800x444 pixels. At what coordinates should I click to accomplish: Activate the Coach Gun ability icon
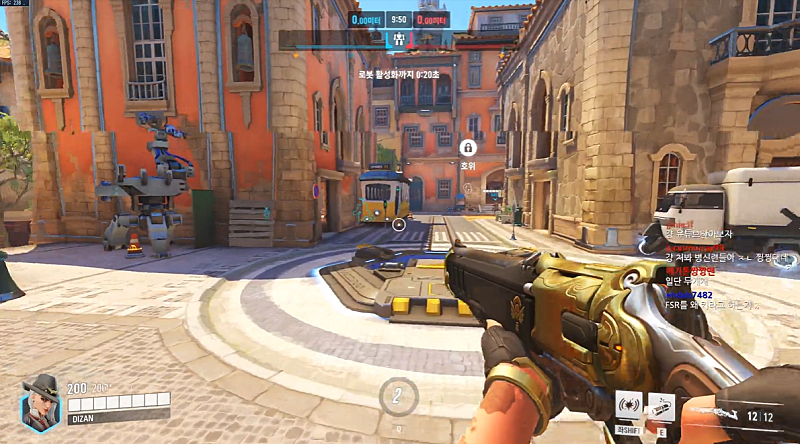click(629, 405)
